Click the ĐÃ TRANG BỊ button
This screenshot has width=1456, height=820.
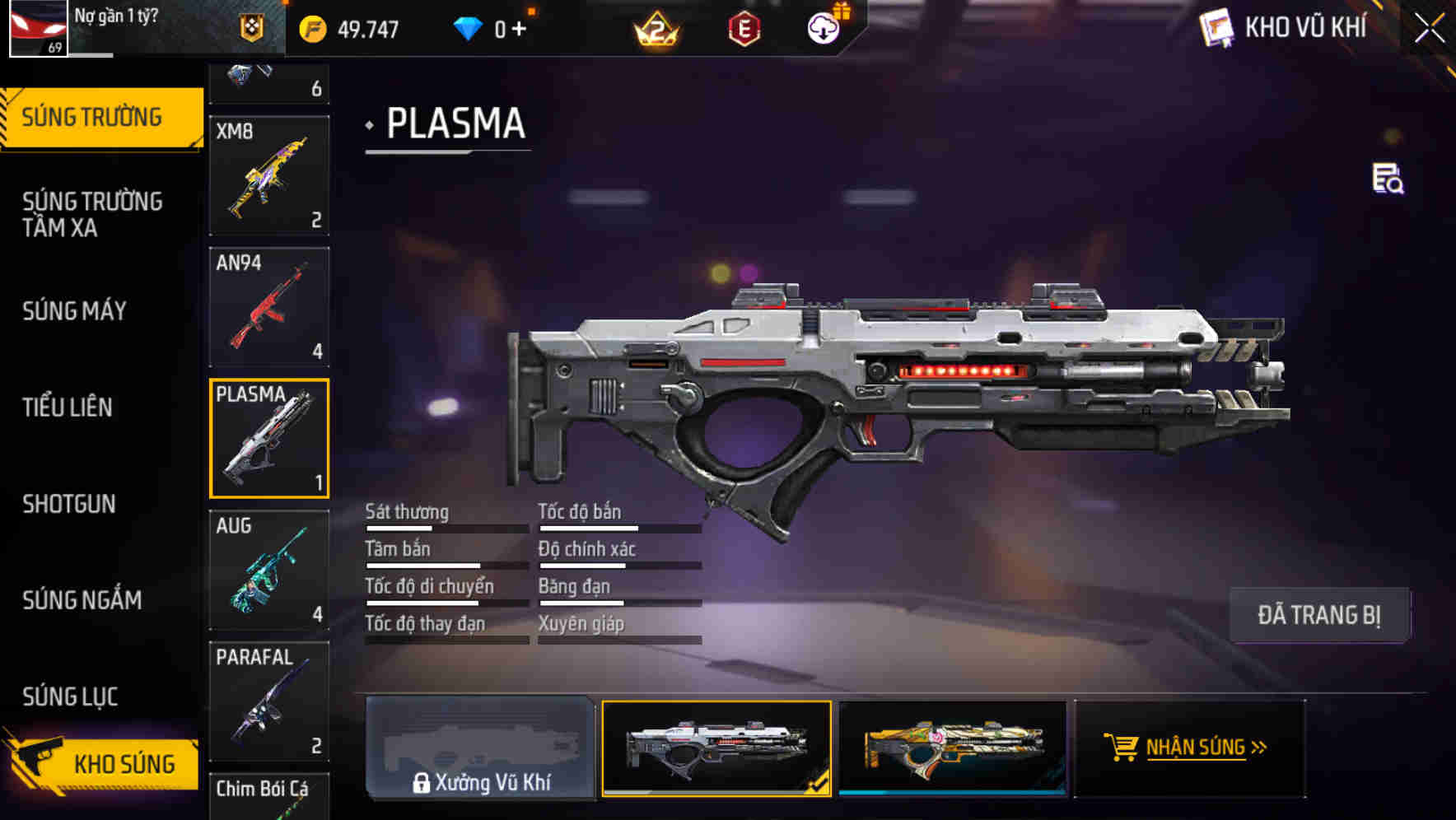(1318, 615)
